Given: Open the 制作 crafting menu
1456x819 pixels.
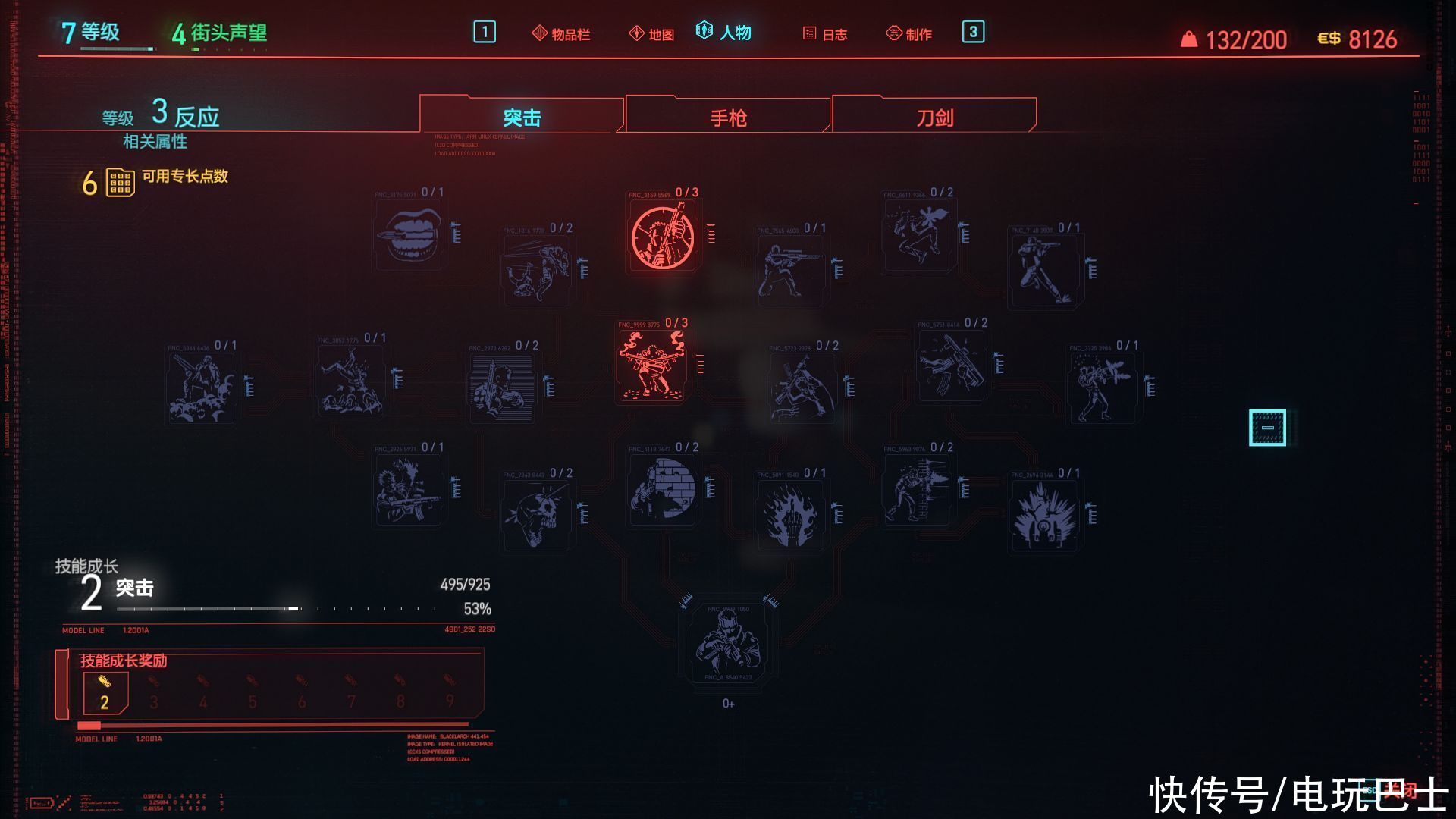Looking at the screenshot, I should coord(909,34).
